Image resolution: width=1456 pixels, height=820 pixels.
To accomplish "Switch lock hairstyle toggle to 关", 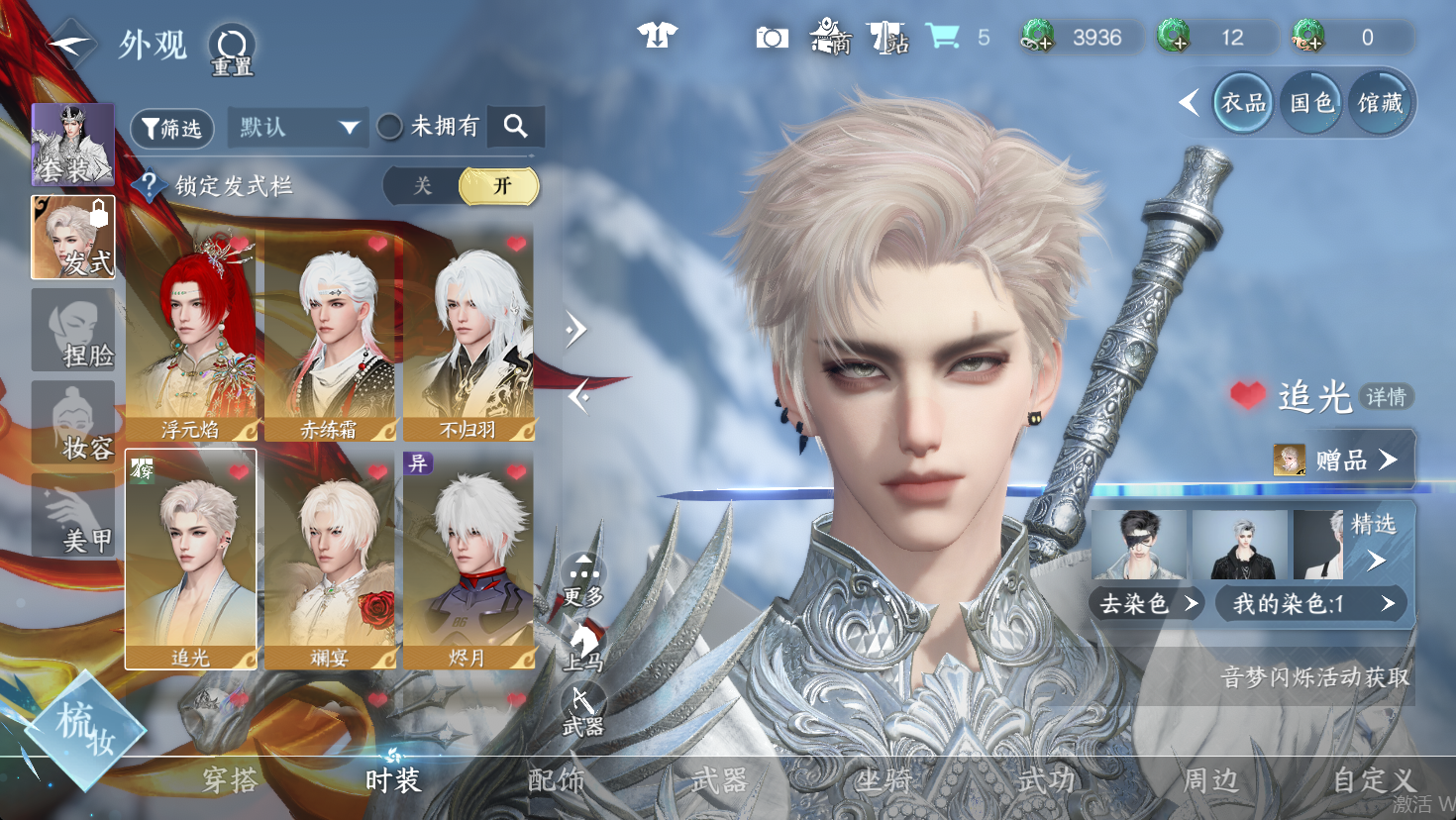I will click(423, 186).
